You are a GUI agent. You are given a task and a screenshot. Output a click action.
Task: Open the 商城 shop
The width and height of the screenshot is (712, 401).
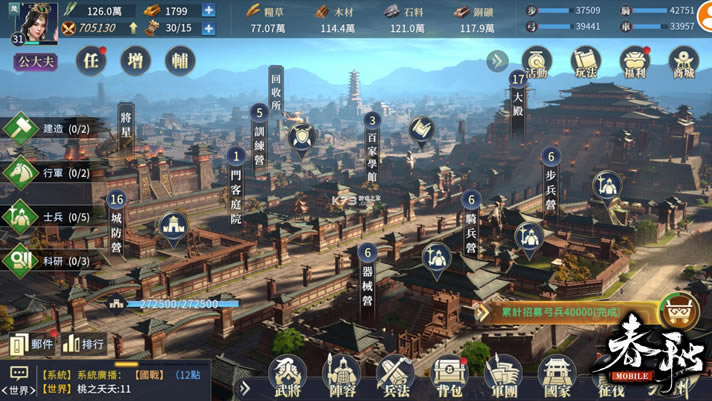point(683,62)
